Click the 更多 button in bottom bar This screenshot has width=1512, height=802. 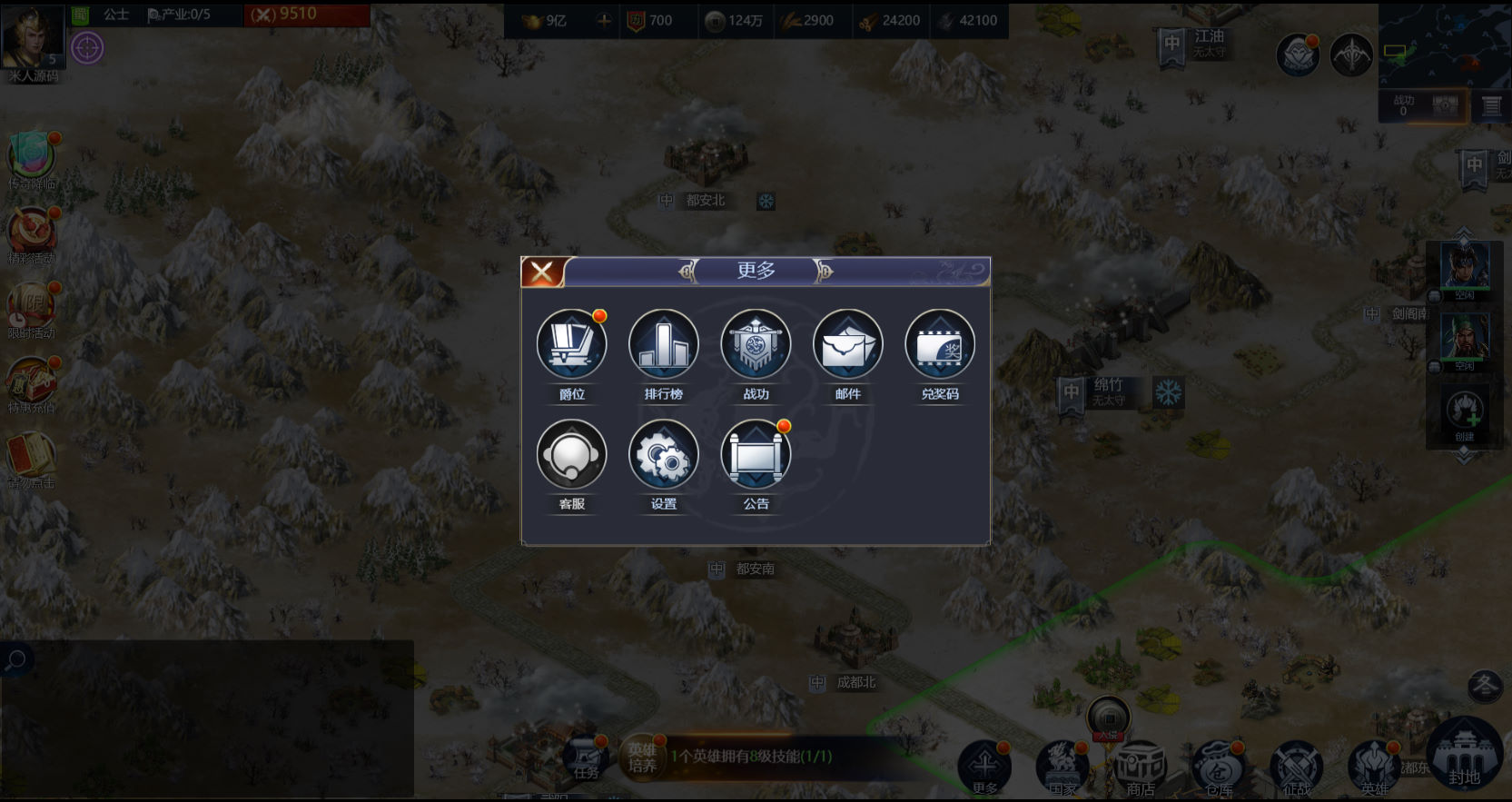point(984,767)
